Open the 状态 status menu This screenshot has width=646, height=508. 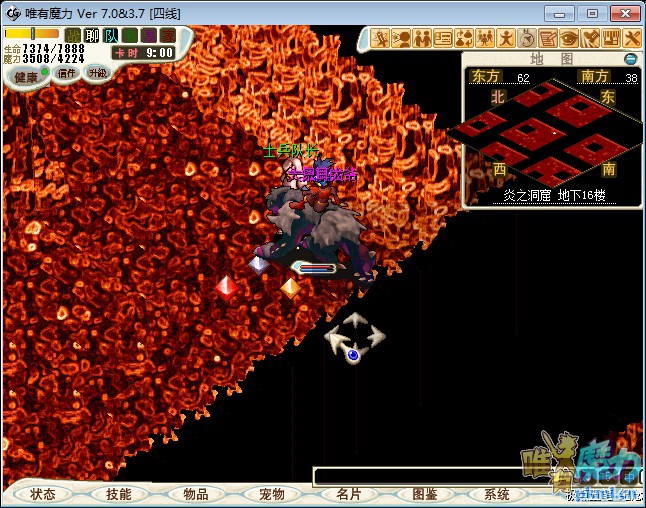pos(43,494)
